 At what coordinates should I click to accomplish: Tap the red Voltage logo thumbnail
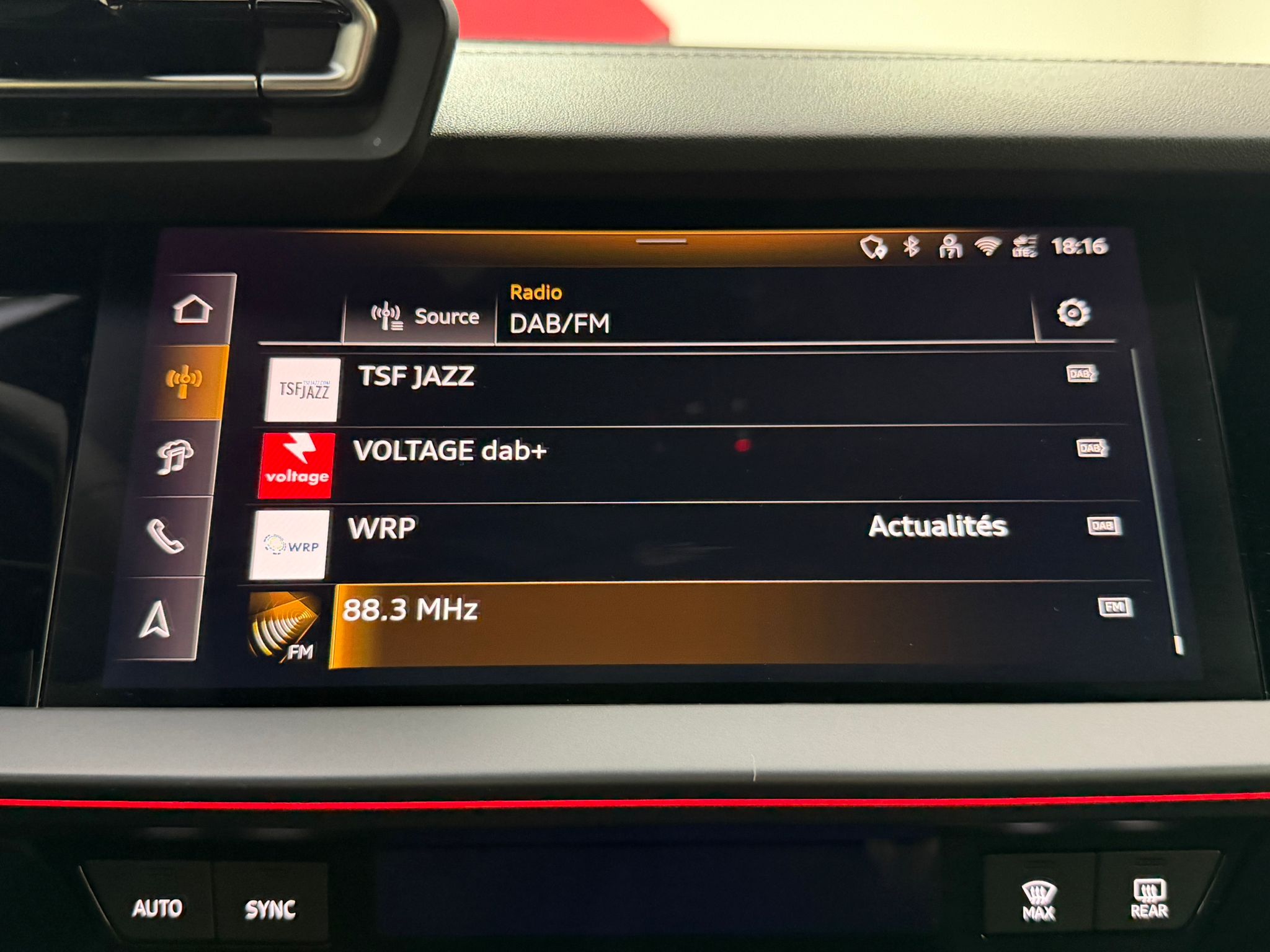coord(296,465)
